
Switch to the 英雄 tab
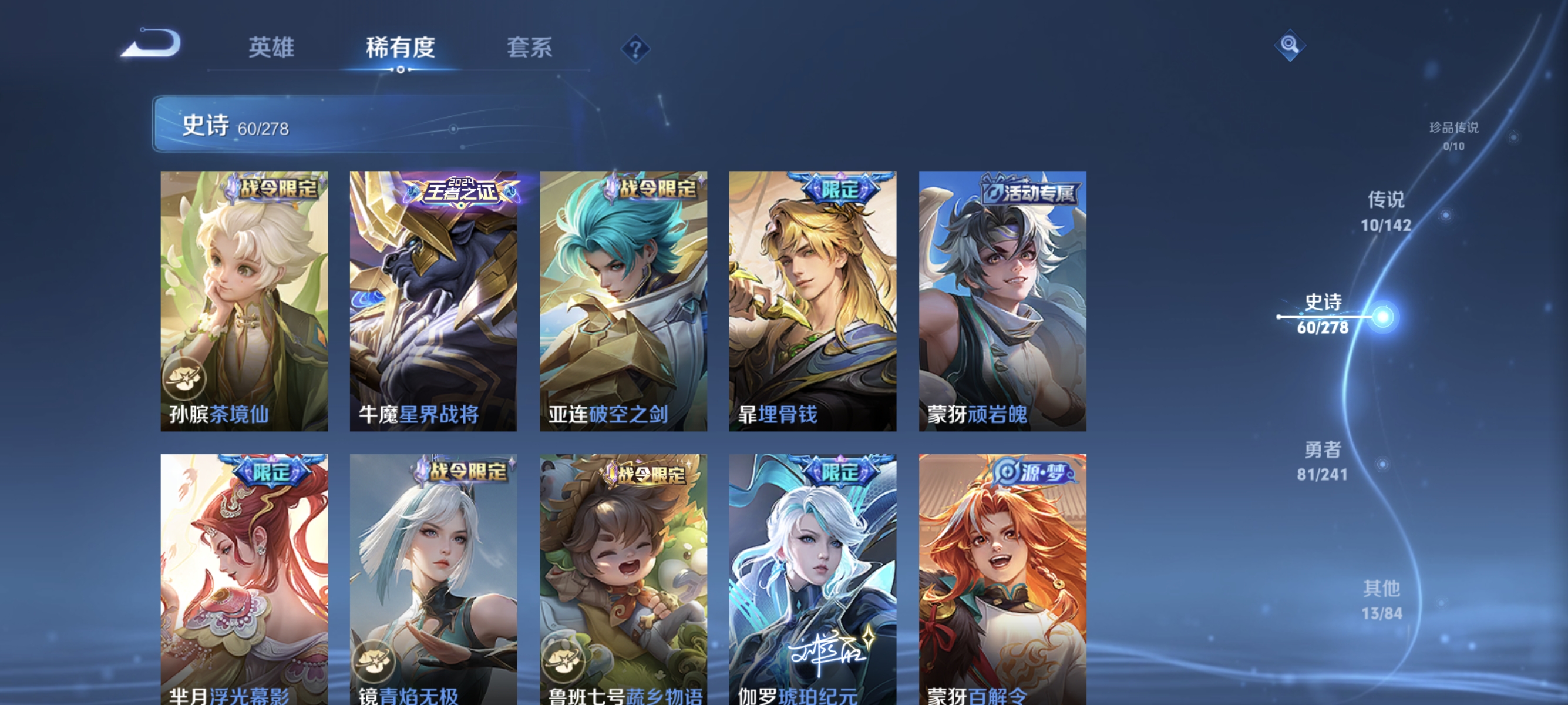pos(272,48)
